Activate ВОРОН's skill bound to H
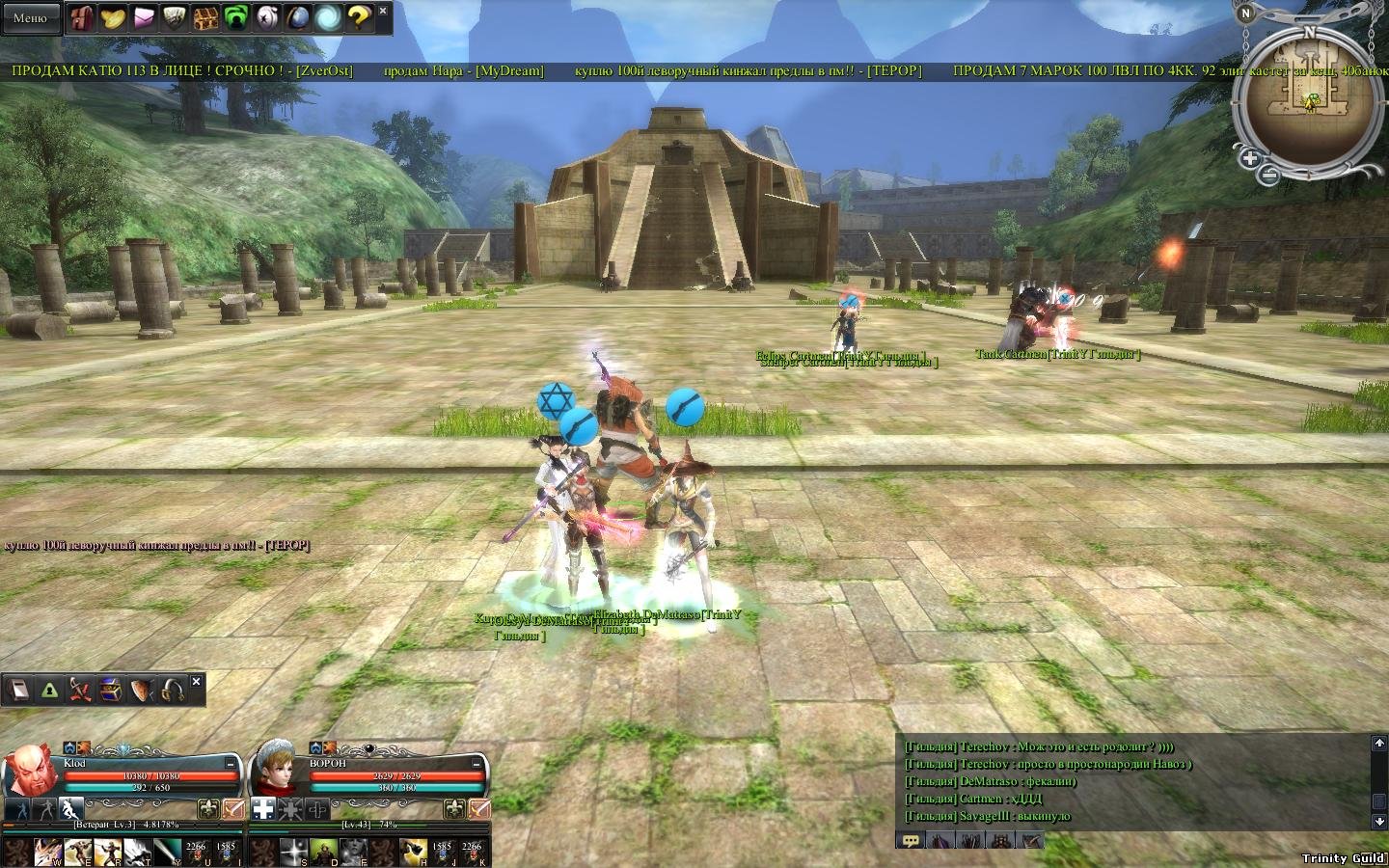1389x868 pixels. point(413,852)
